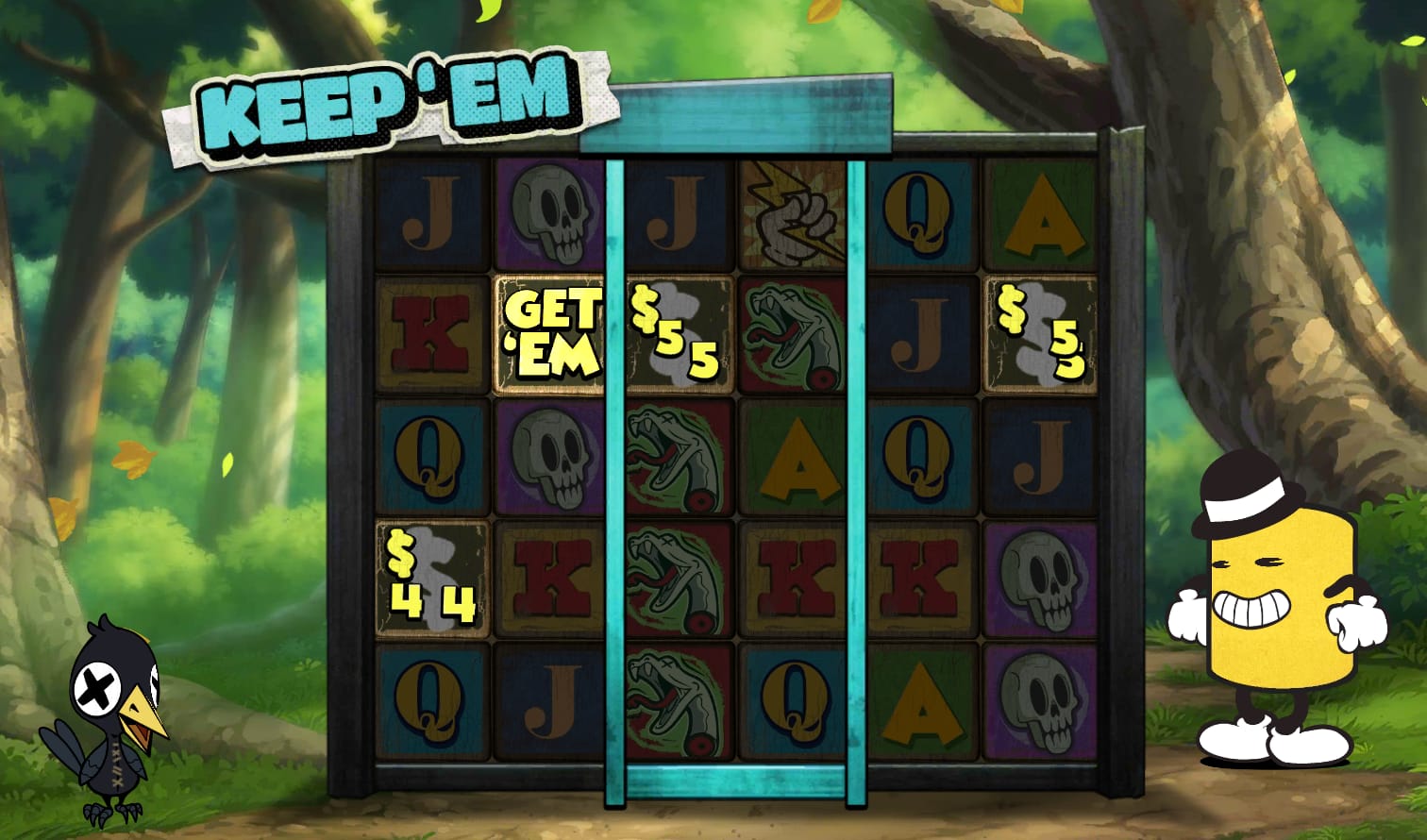Screen dimensions: 1427x840
Task: Select the J symbol in the top-left corner
Action: pos(428,215)
